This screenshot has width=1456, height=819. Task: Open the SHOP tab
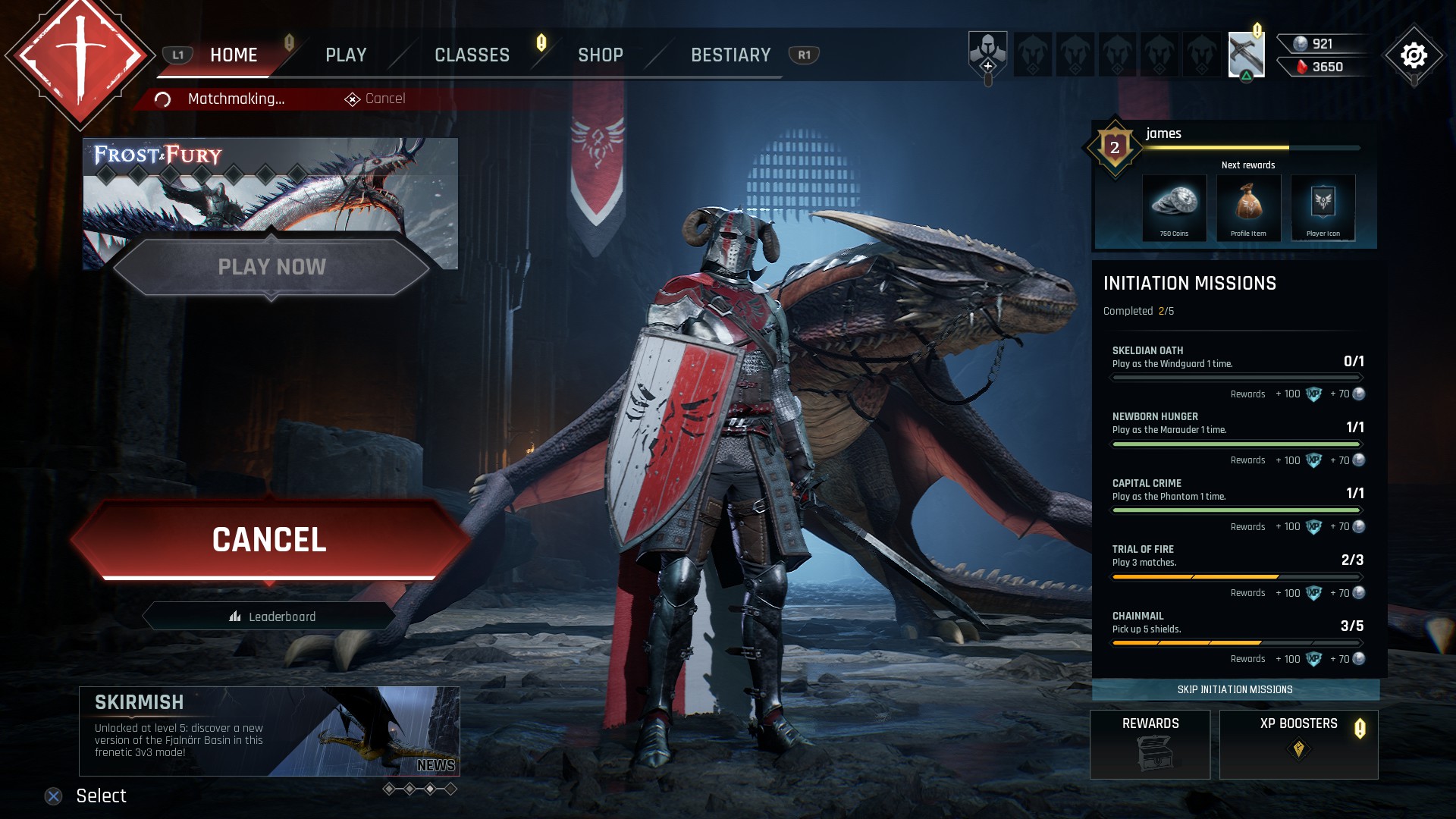600,55
